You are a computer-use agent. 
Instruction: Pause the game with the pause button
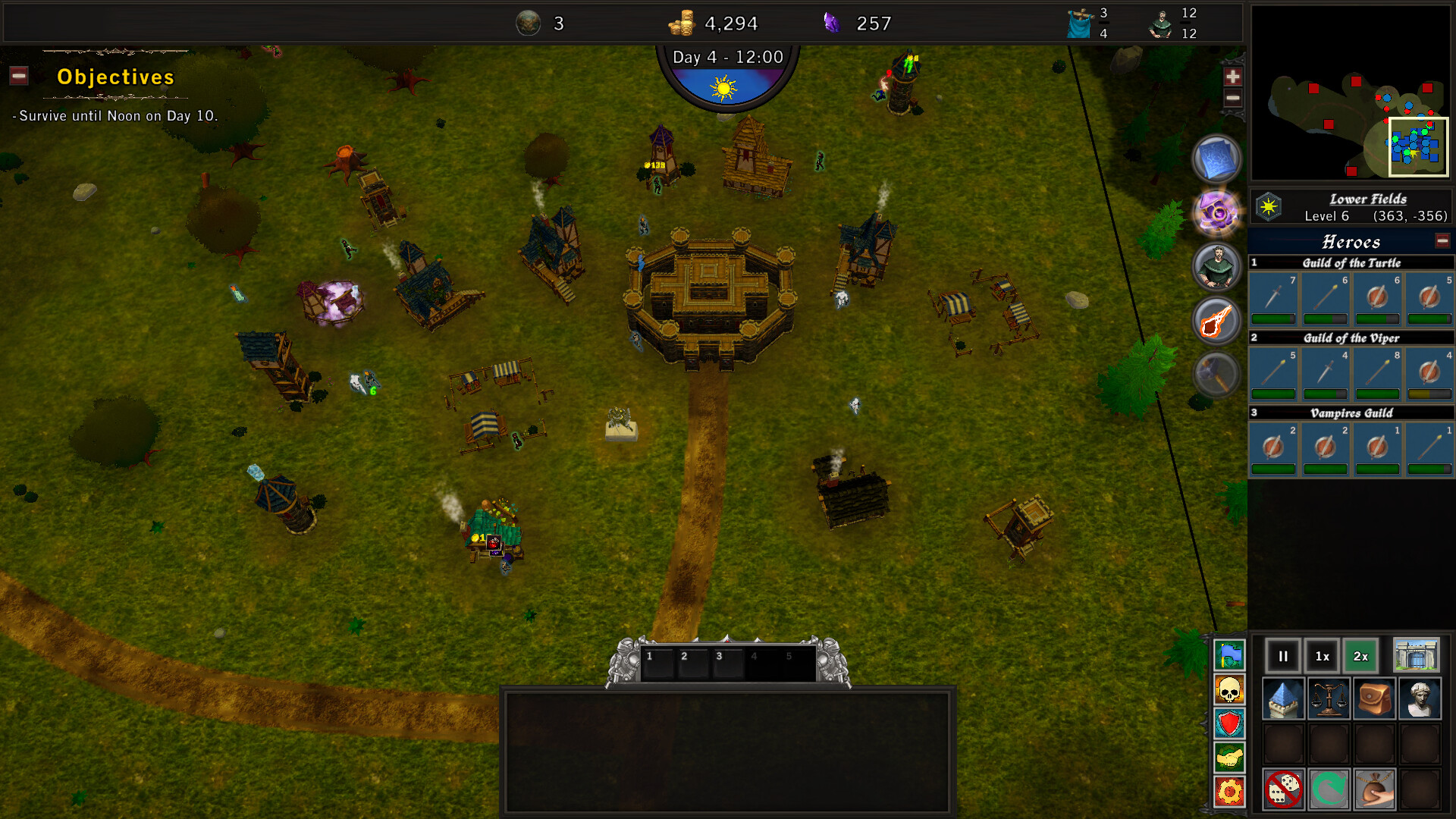pyautogui.click(x=1282, y=656)
